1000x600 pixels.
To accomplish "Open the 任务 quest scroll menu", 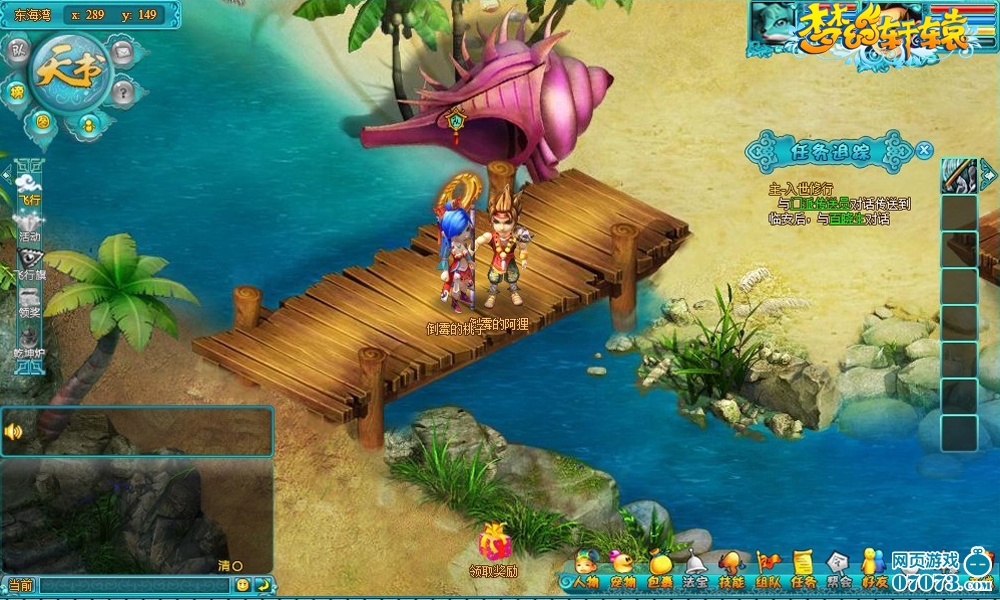I will (803, 570).
